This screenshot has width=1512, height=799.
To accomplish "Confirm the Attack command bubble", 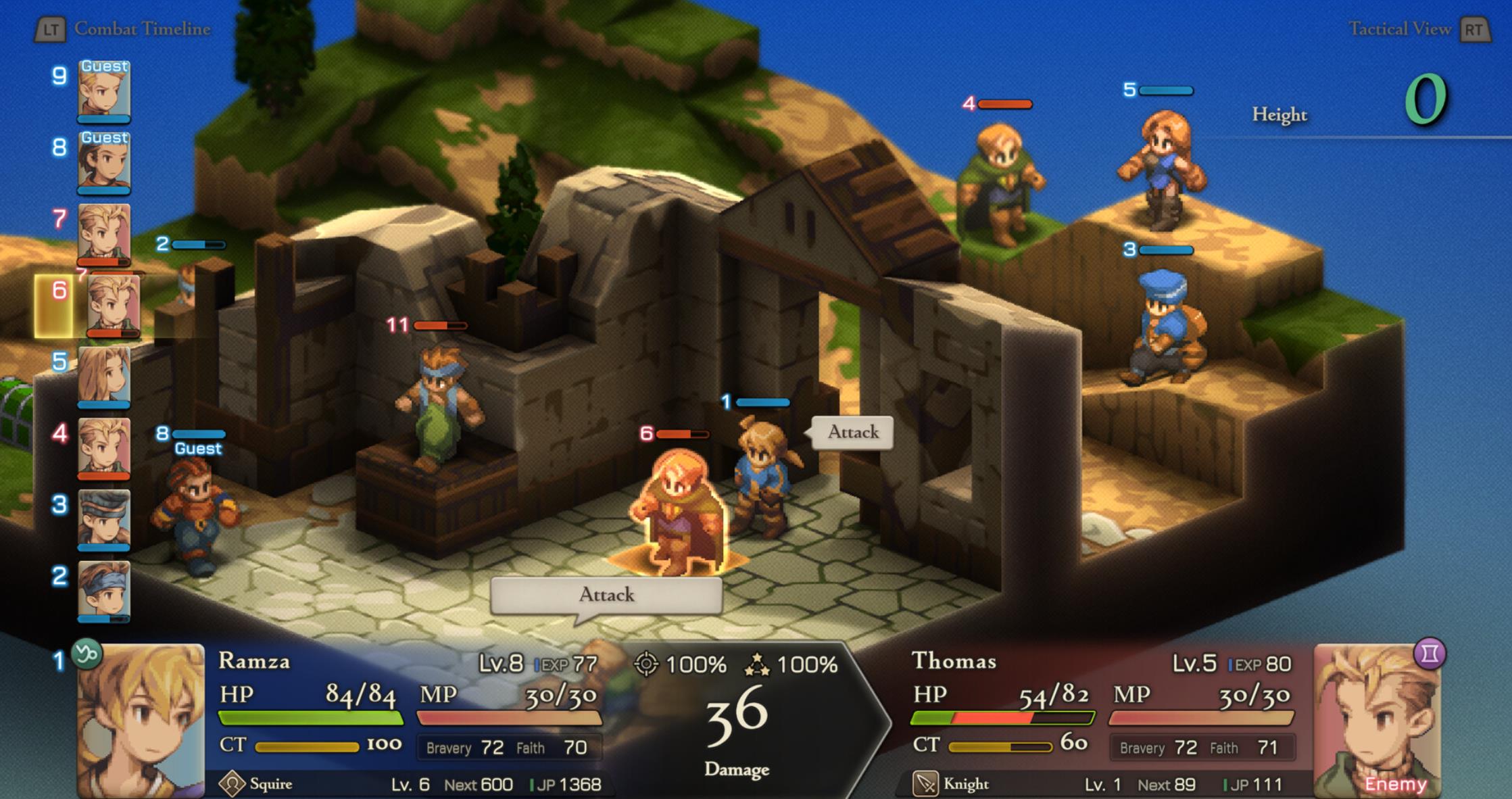I will pos(606,595).
